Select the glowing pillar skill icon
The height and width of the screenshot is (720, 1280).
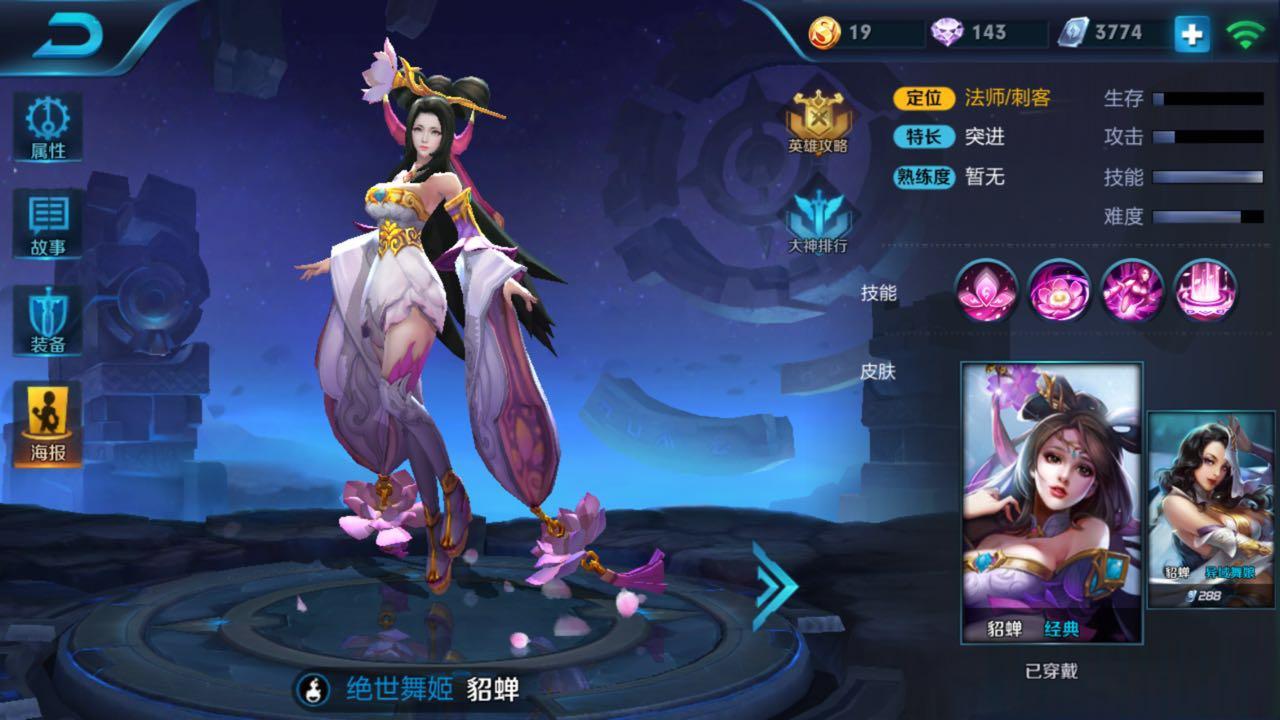point(1205,291)
